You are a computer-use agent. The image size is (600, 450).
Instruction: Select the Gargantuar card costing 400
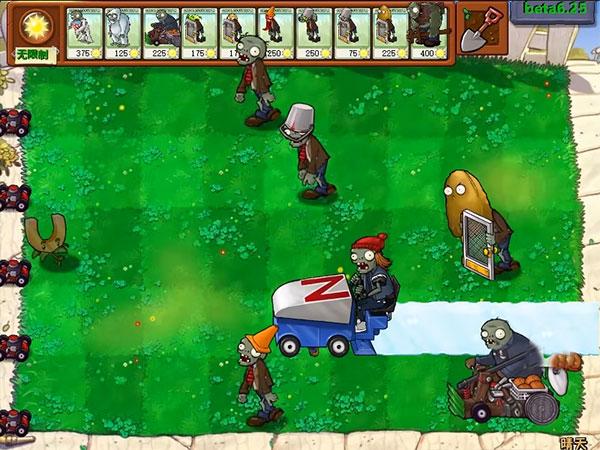[429, 32]
